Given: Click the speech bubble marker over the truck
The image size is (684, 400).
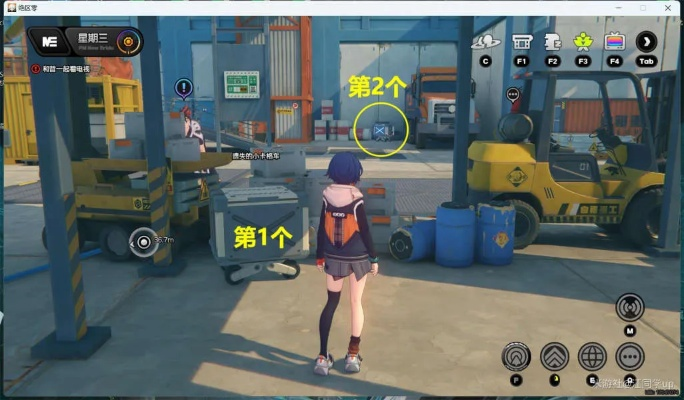Looking at the screenshot, I should point(513,96).
